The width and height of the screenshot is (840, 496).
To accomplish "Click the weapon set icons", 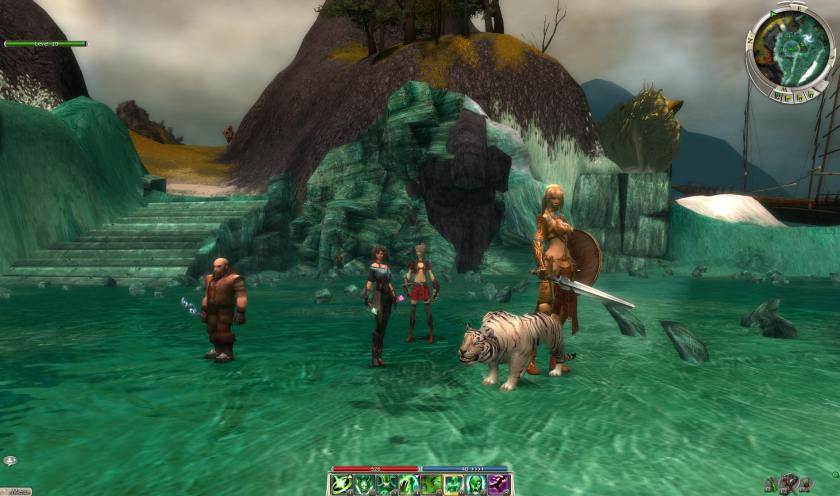I will click(791, 483).
